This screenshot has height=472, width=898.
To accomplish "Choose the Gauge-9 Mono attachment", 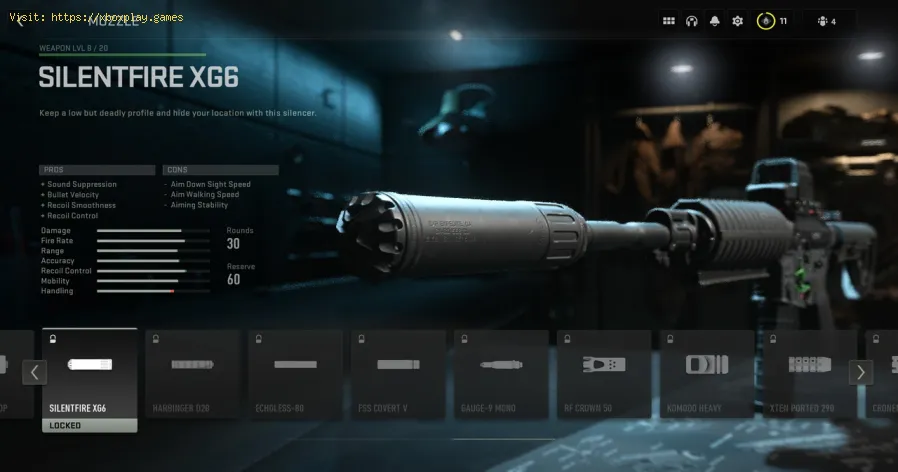I will 501,373.
